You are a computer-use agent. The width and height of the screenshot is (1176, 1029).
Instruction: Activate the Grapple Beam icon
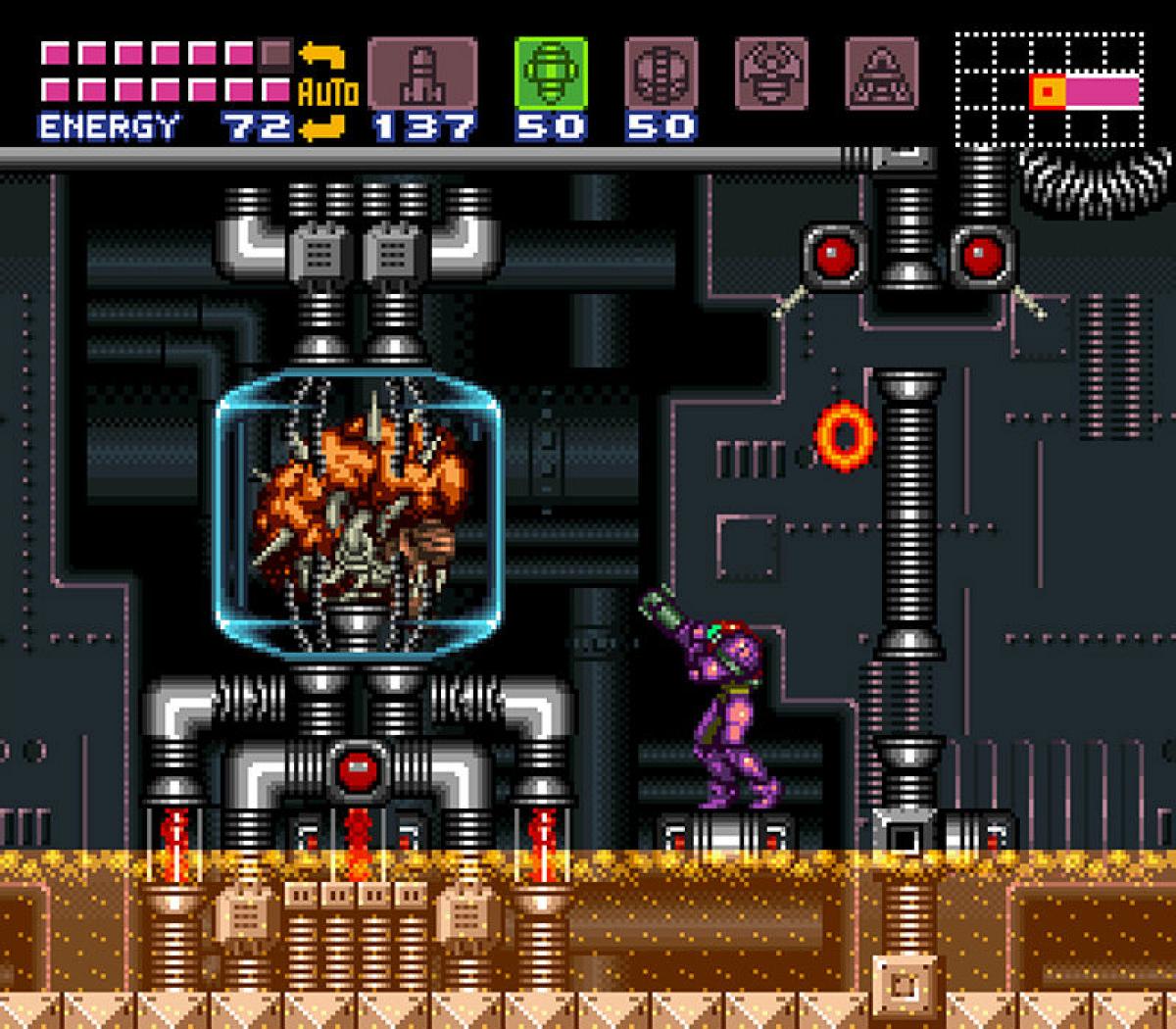771,73
